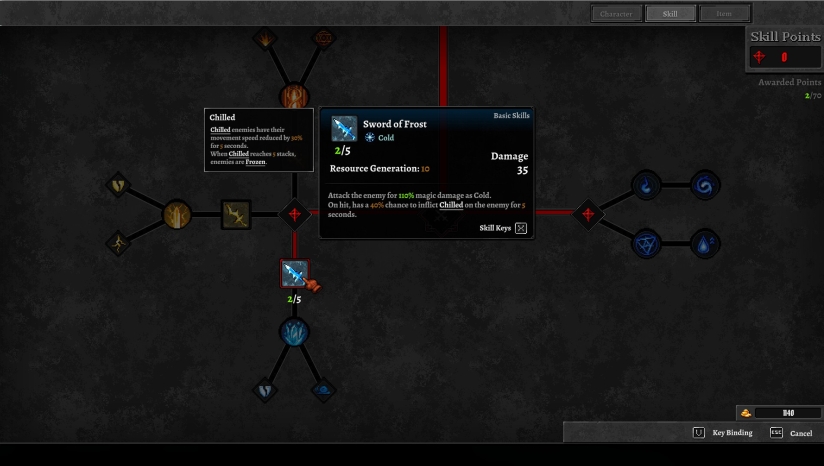
Task: Click the red diamond node near water skills
Action: point(588,213)
